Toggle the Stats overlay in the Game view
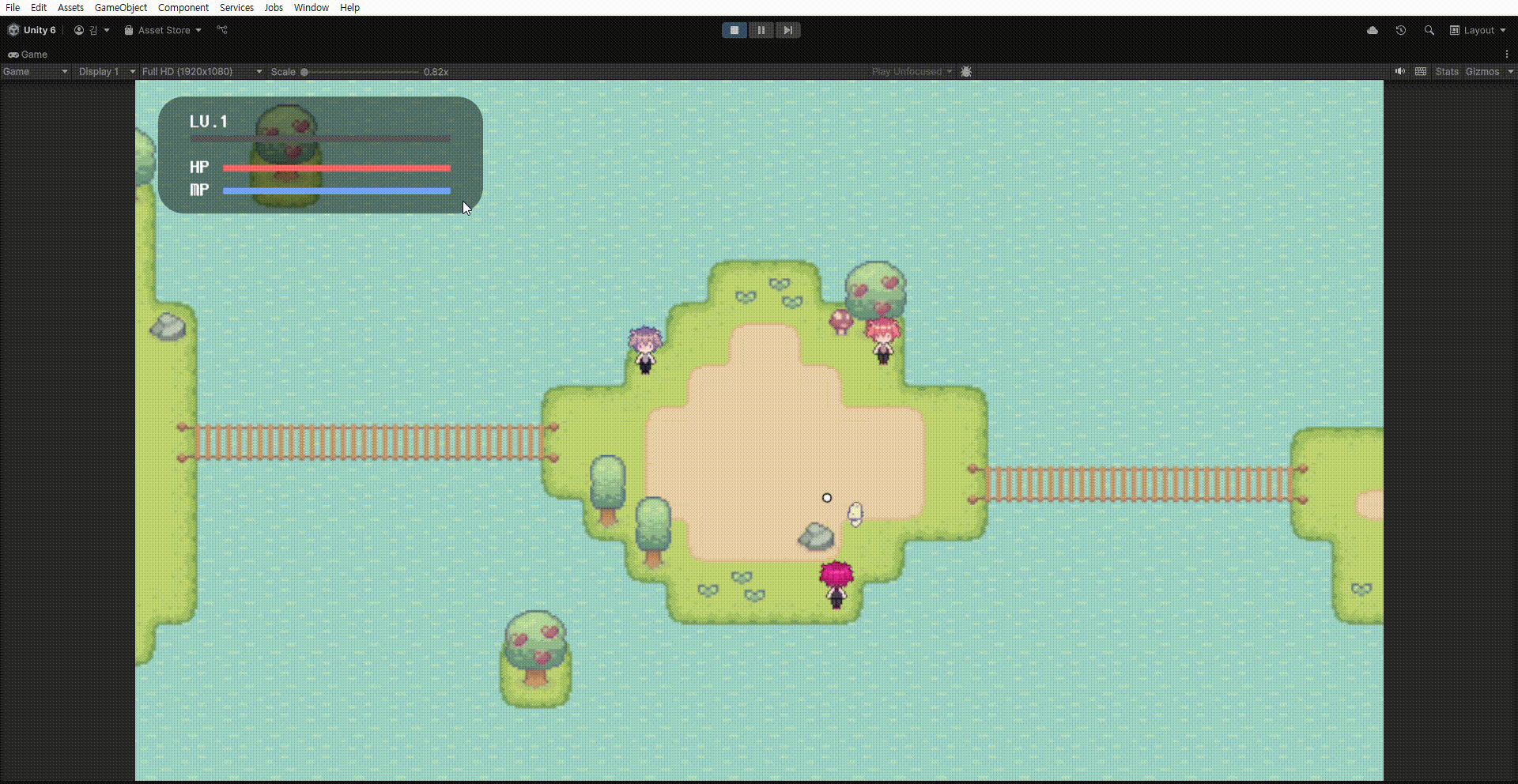This screenshot has height=784, width=1518. click(x=1446, y=71)
